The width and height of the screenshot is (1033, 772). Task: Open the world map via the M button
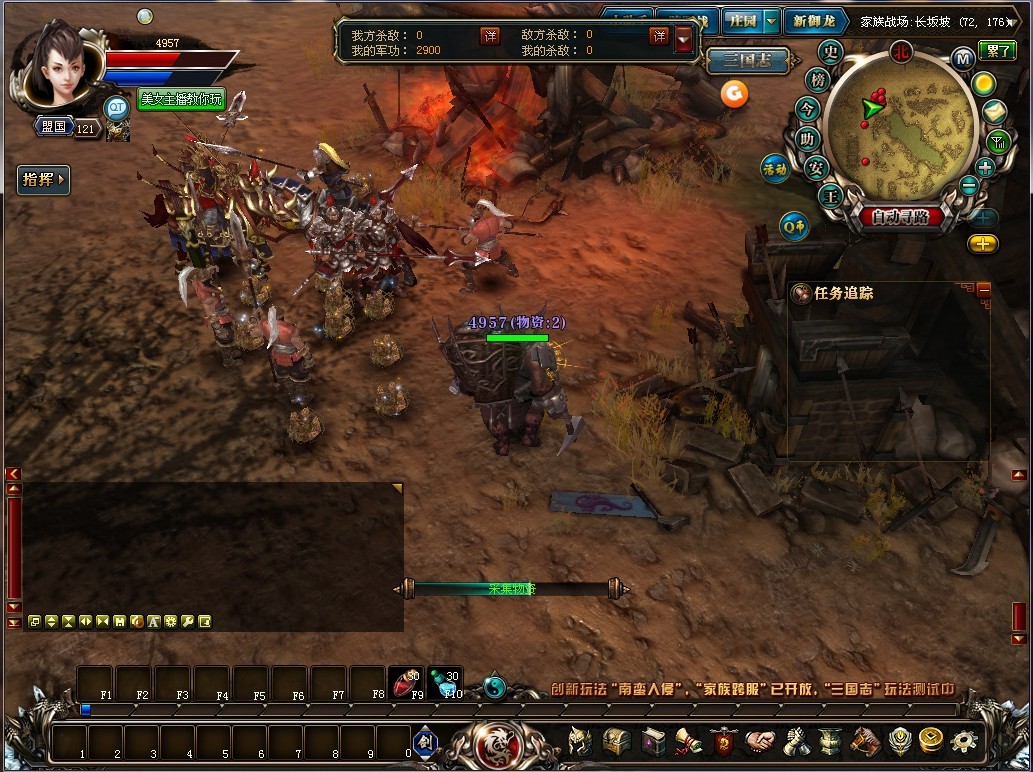coord(964,58)
